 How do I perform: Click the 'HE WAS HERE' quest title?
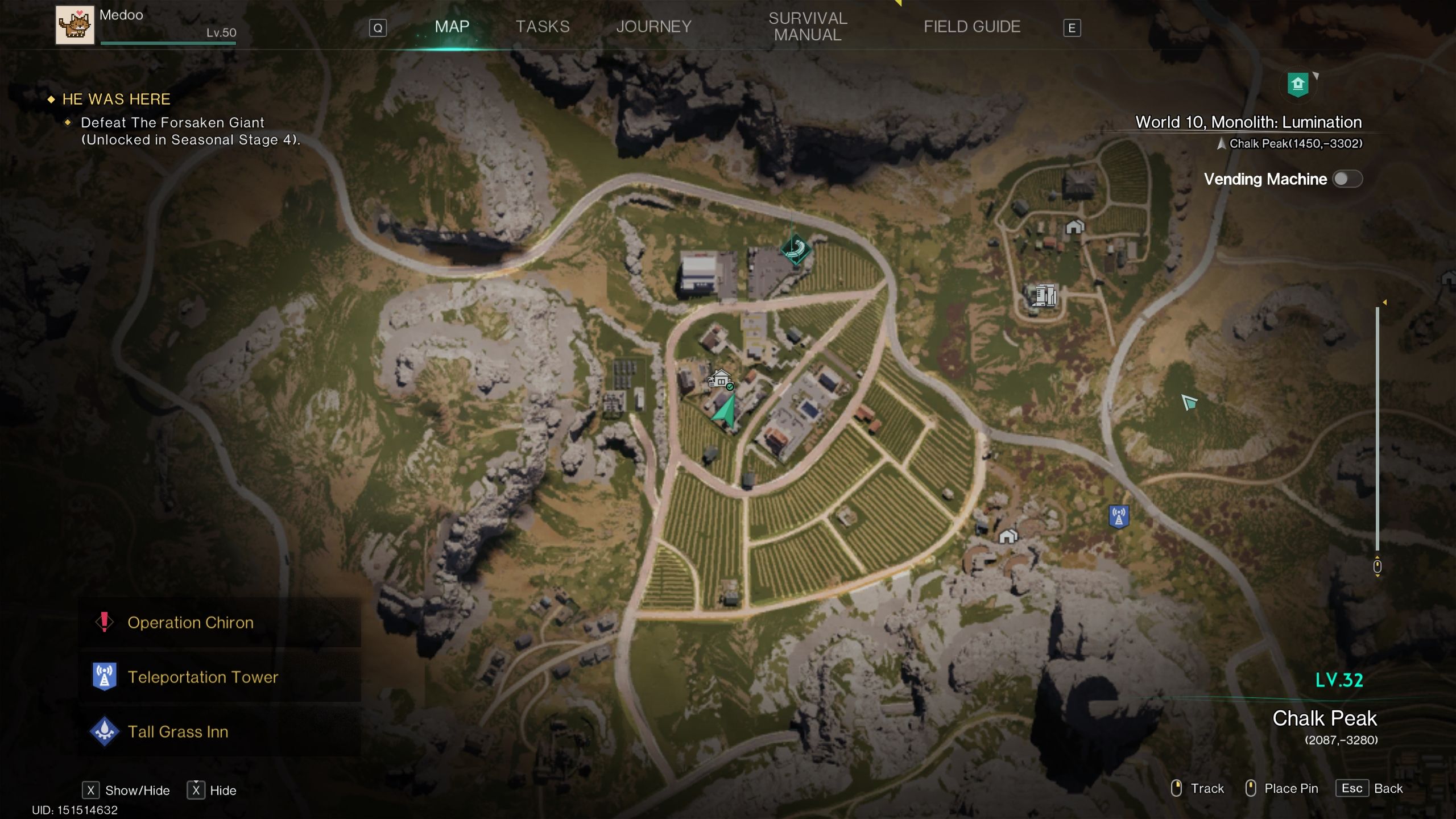point(115,98)
